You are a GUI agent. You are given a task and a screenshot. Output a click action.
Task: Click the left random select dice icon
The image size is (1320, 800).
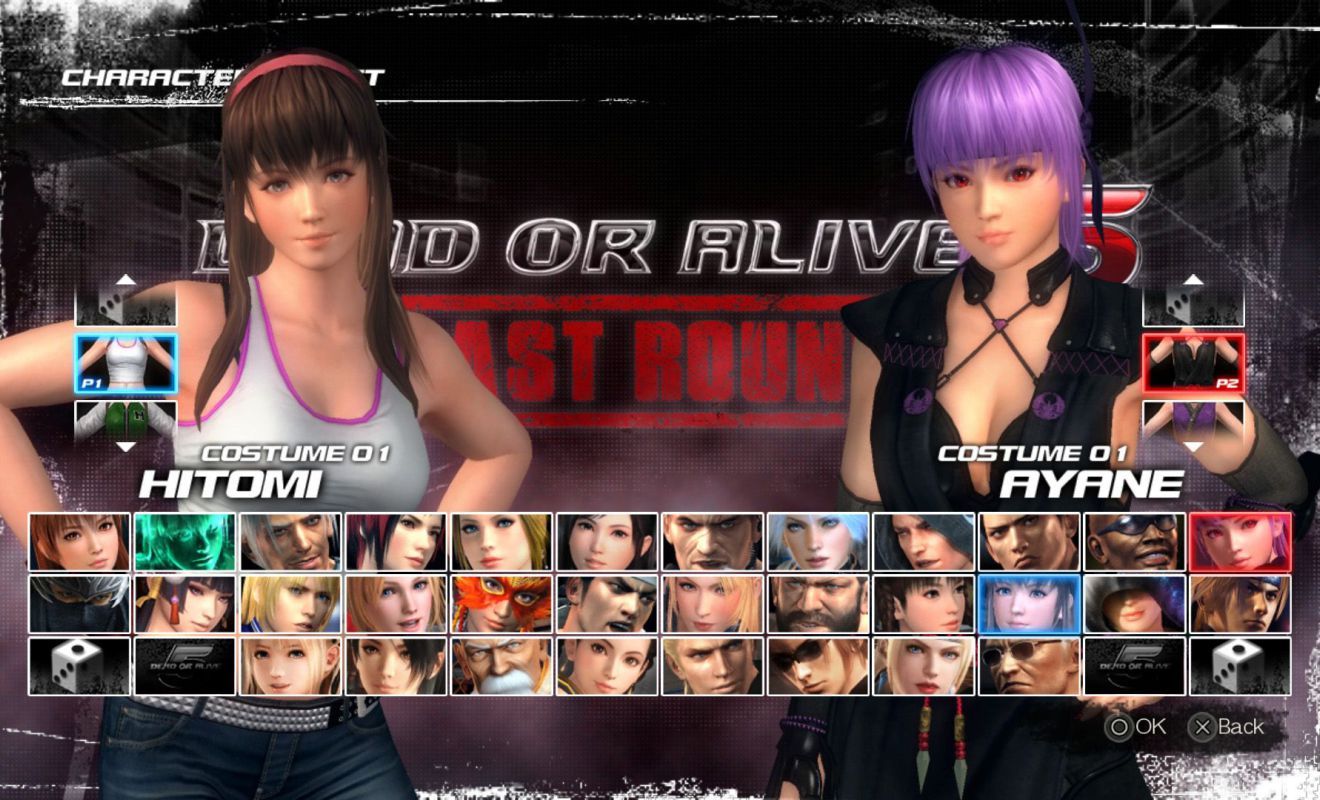(83, 667)
